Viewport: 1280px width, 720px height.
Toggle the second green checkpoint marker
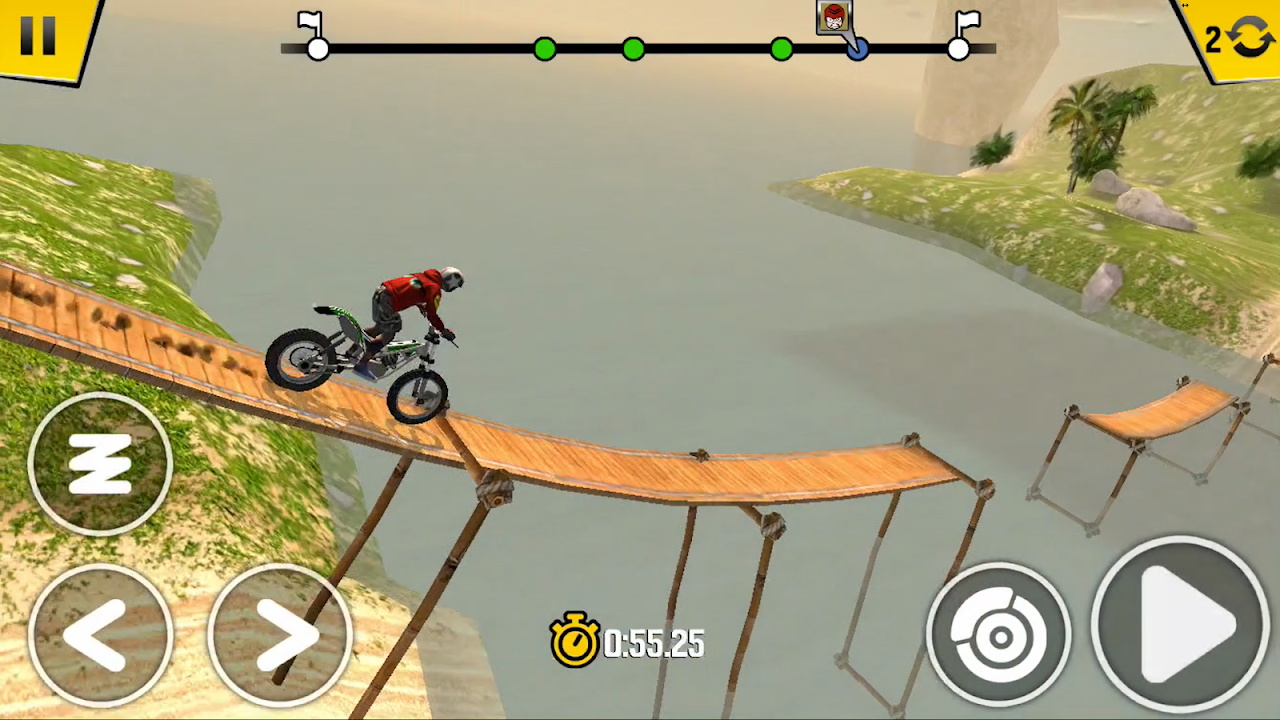click(633, 49)
